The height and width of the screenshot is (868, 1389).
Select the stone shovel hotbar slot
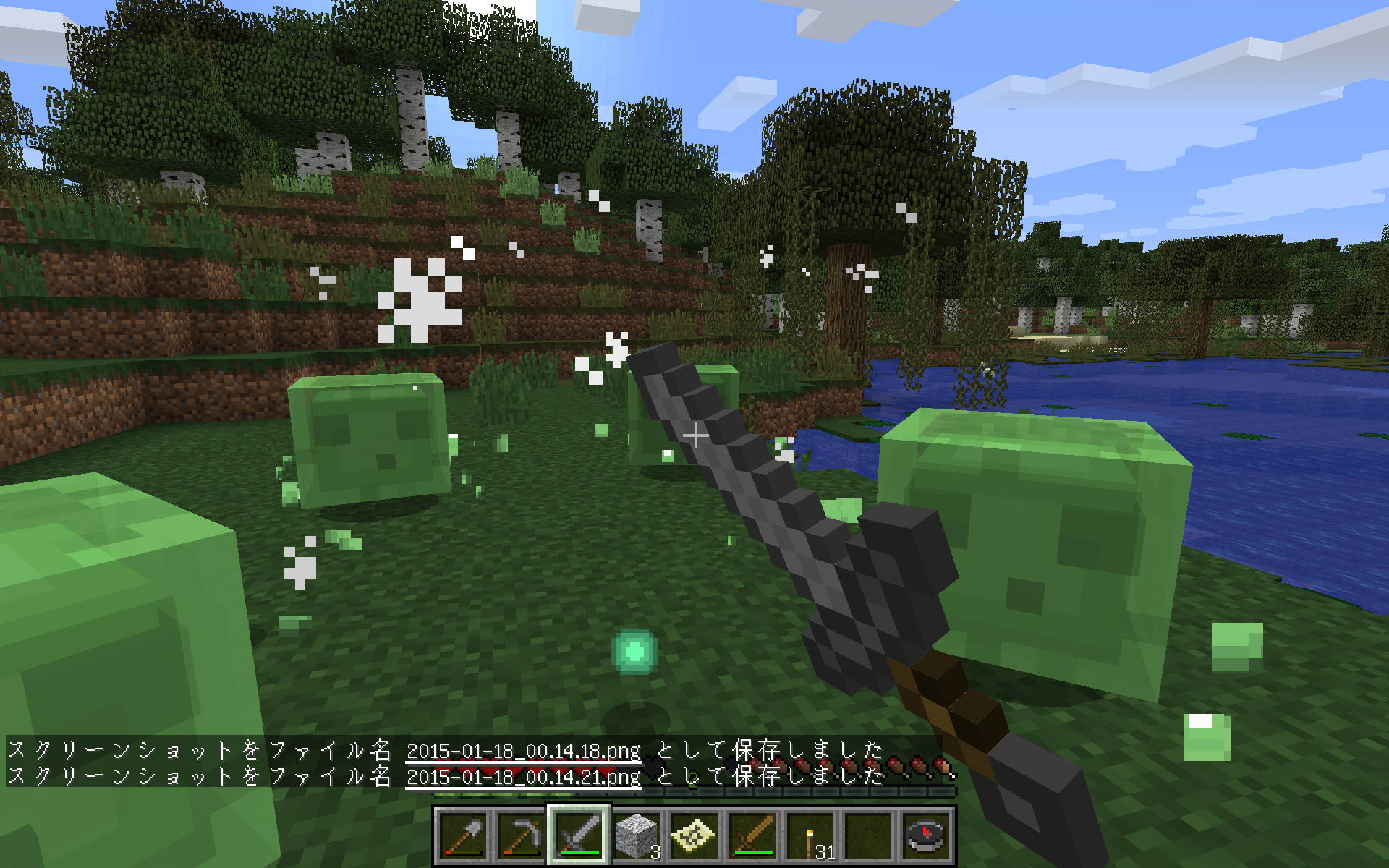464,835
